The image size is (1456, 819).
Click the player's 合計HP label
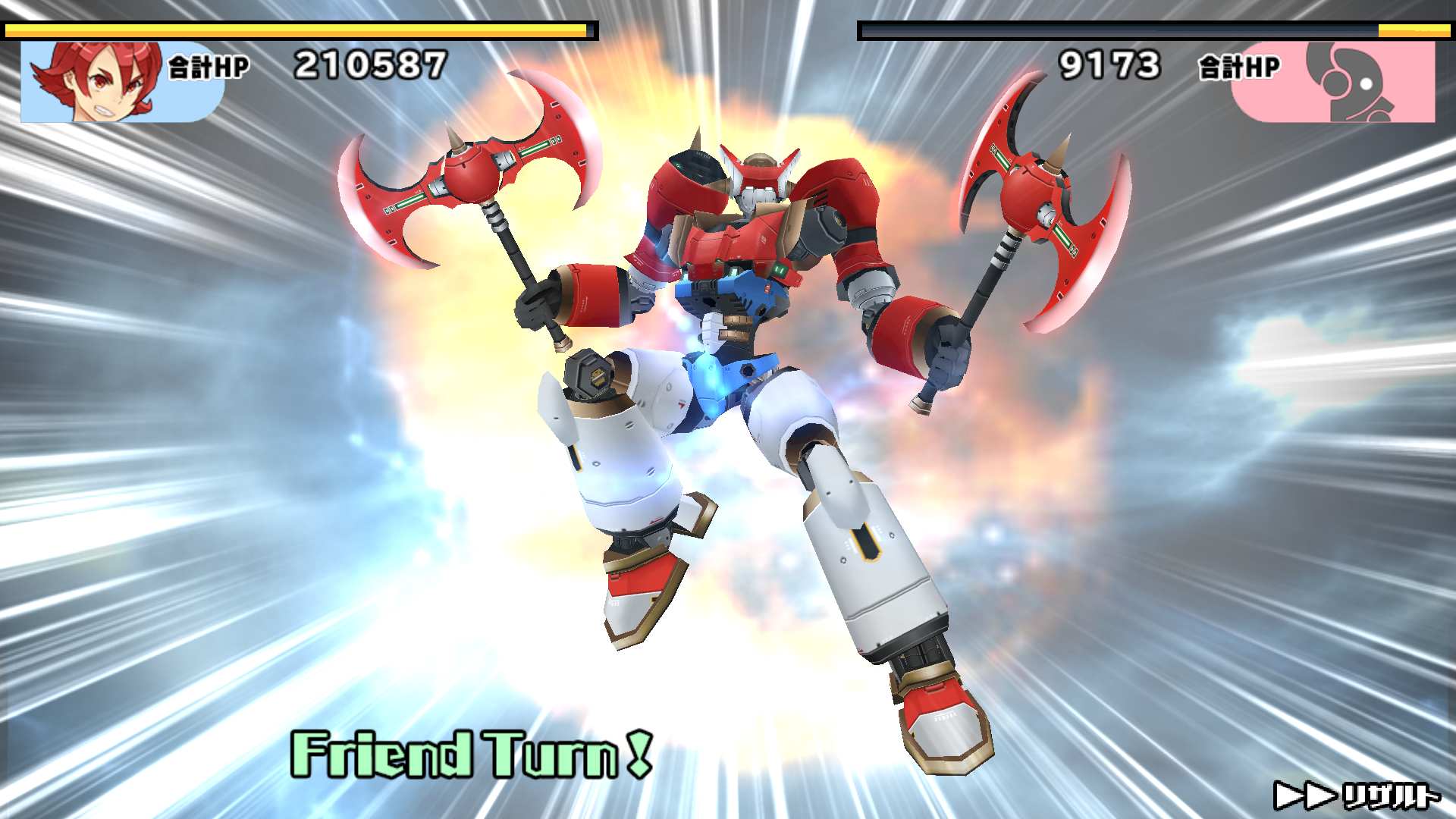click(209, 67)
